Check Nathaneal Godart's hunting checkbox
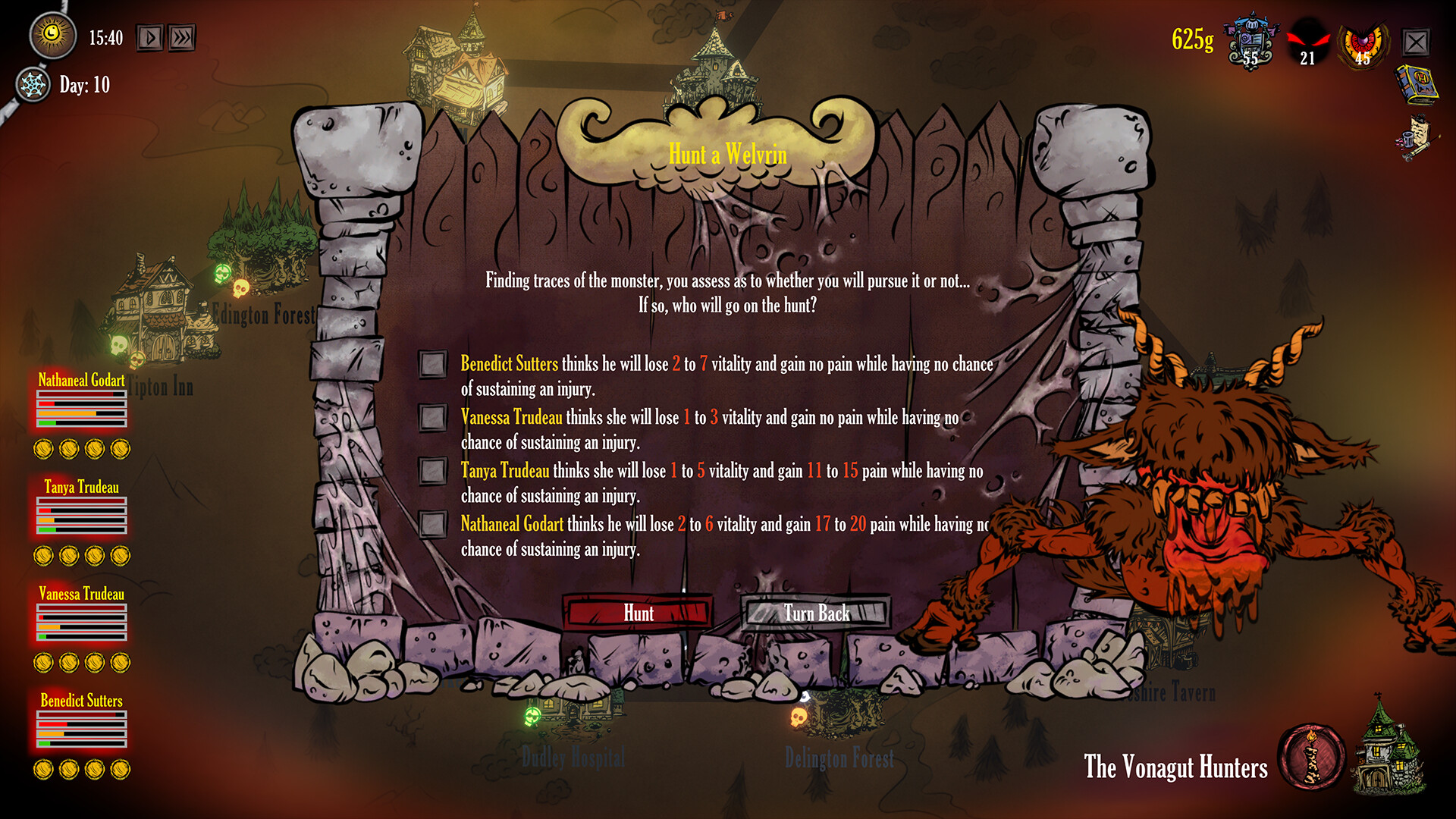 [x=433, y=523]
